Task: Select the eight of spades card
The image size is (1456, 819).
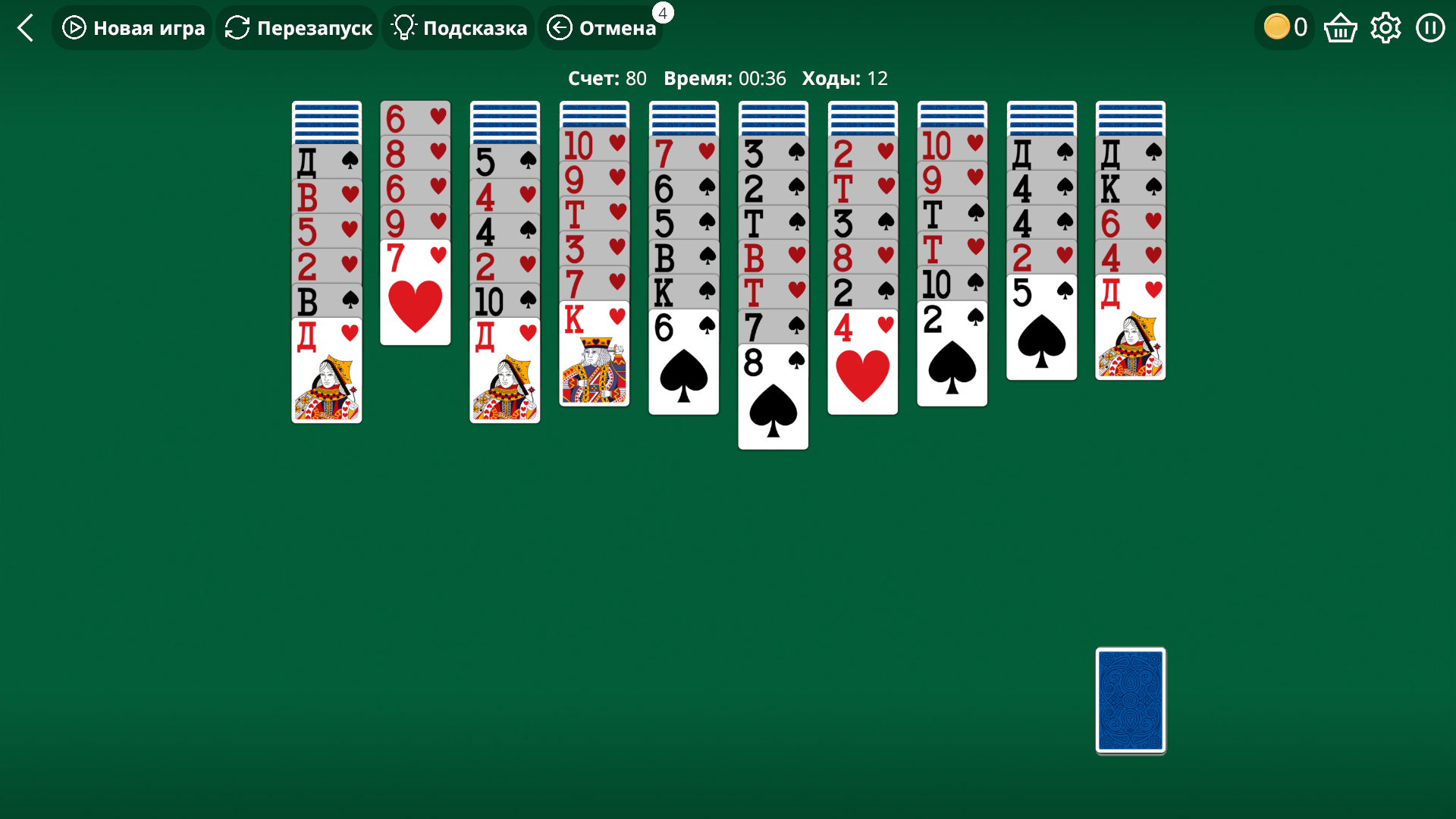Action: (773, 394)
